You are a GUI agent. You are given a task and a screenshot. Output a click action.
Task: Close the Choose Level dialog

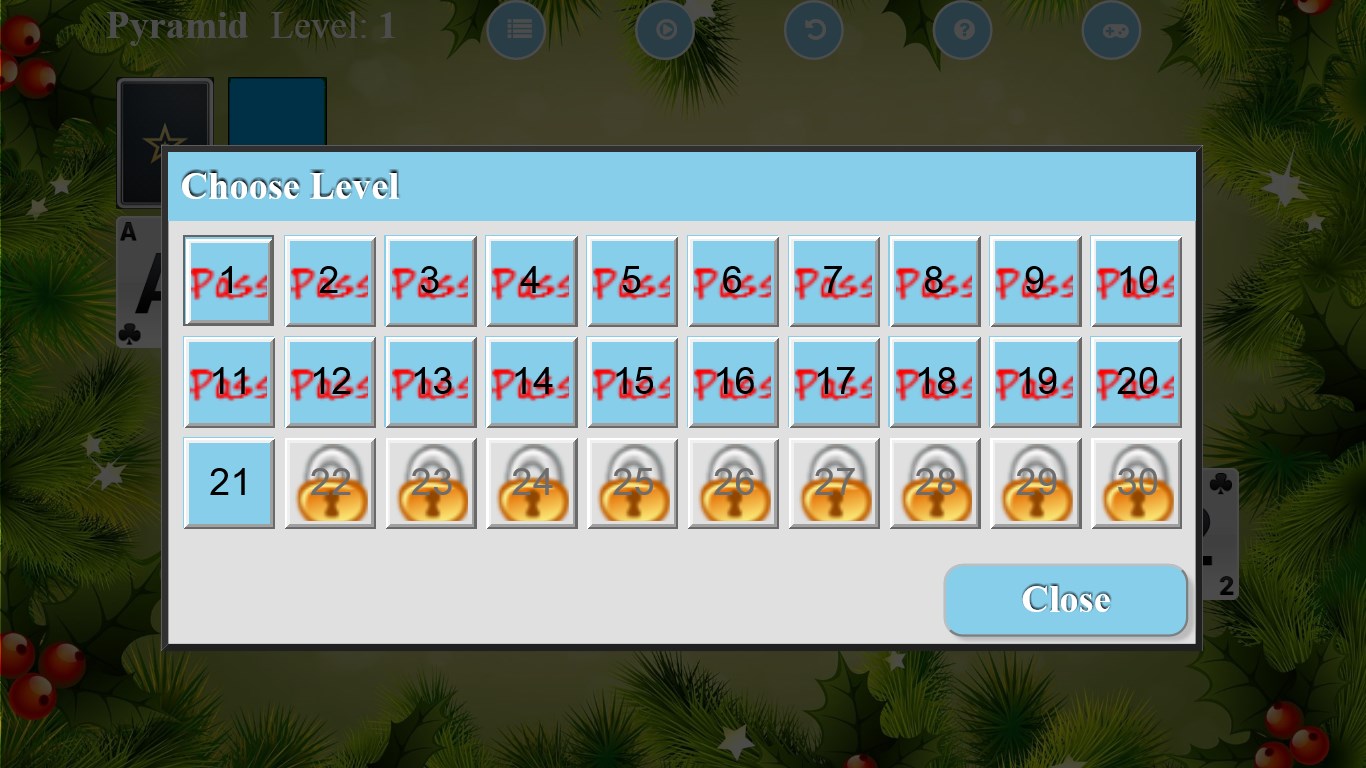coord(1065,599)
